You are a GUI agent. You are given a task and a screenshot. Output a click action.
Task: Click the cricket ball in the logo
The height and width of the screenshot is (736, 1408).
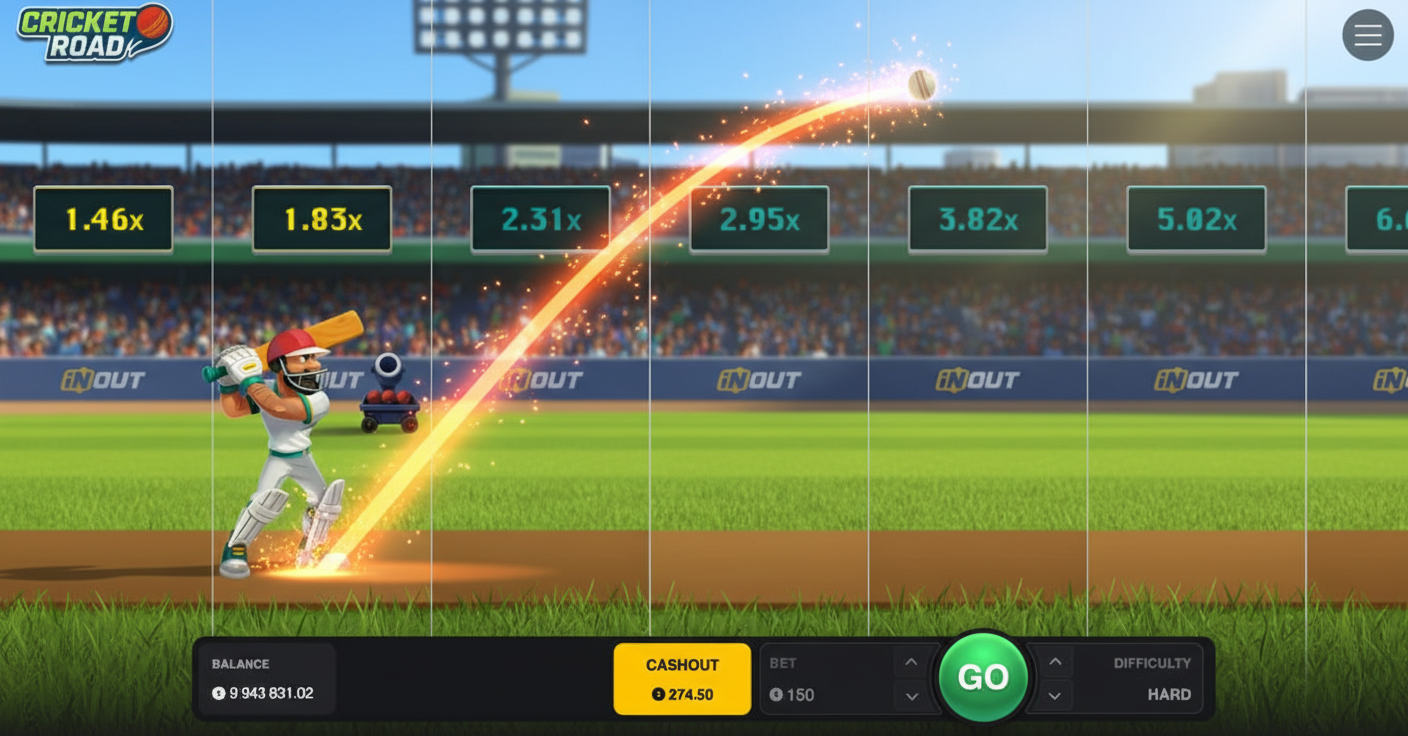tap(152, 20)
